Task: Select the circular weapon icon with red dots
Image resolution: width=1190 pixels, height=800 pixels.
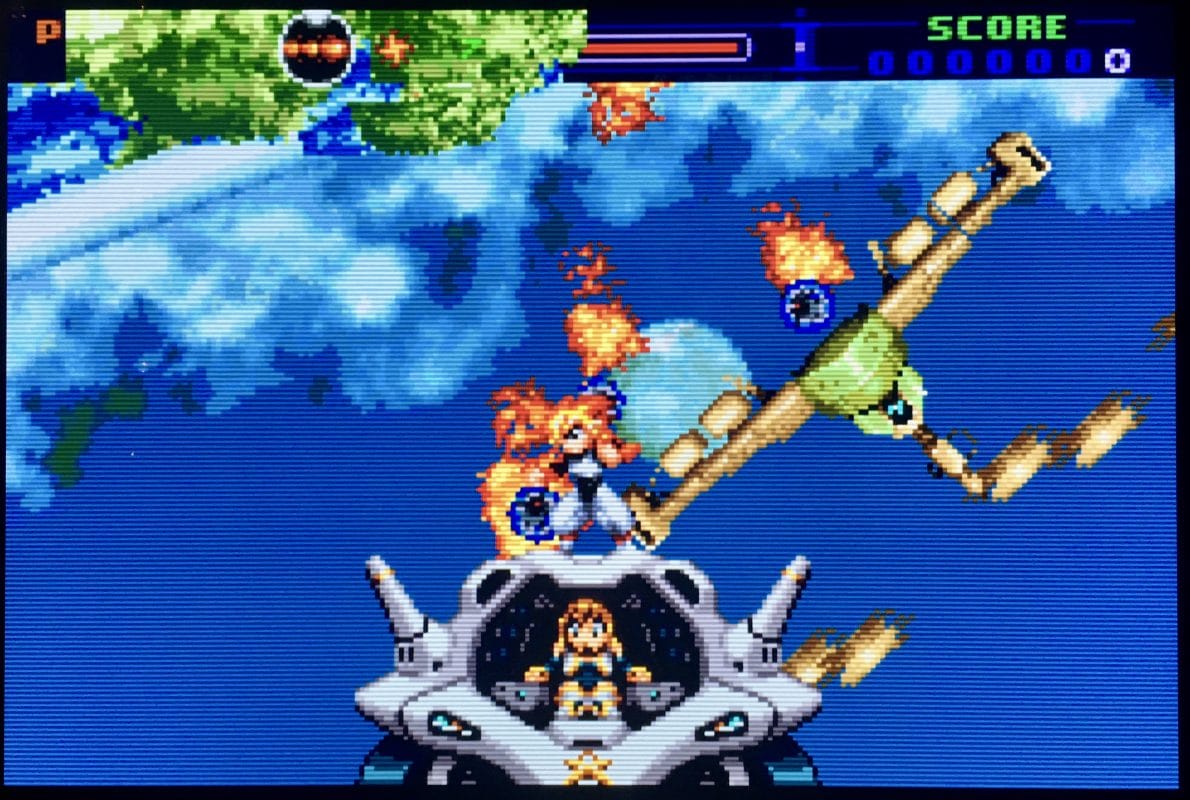Action: coord(316,47)
